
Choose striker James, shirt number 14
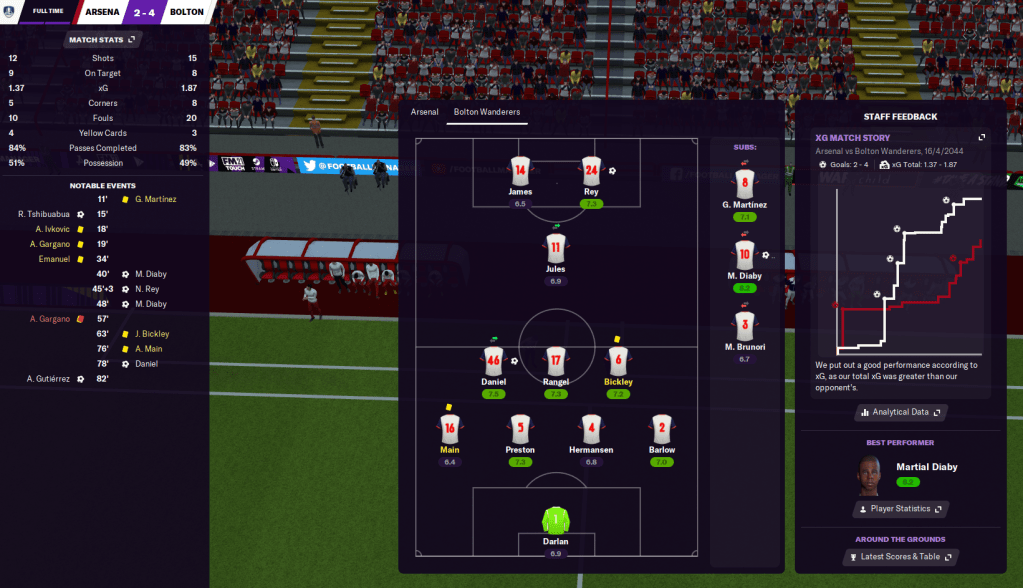point(520,171)
